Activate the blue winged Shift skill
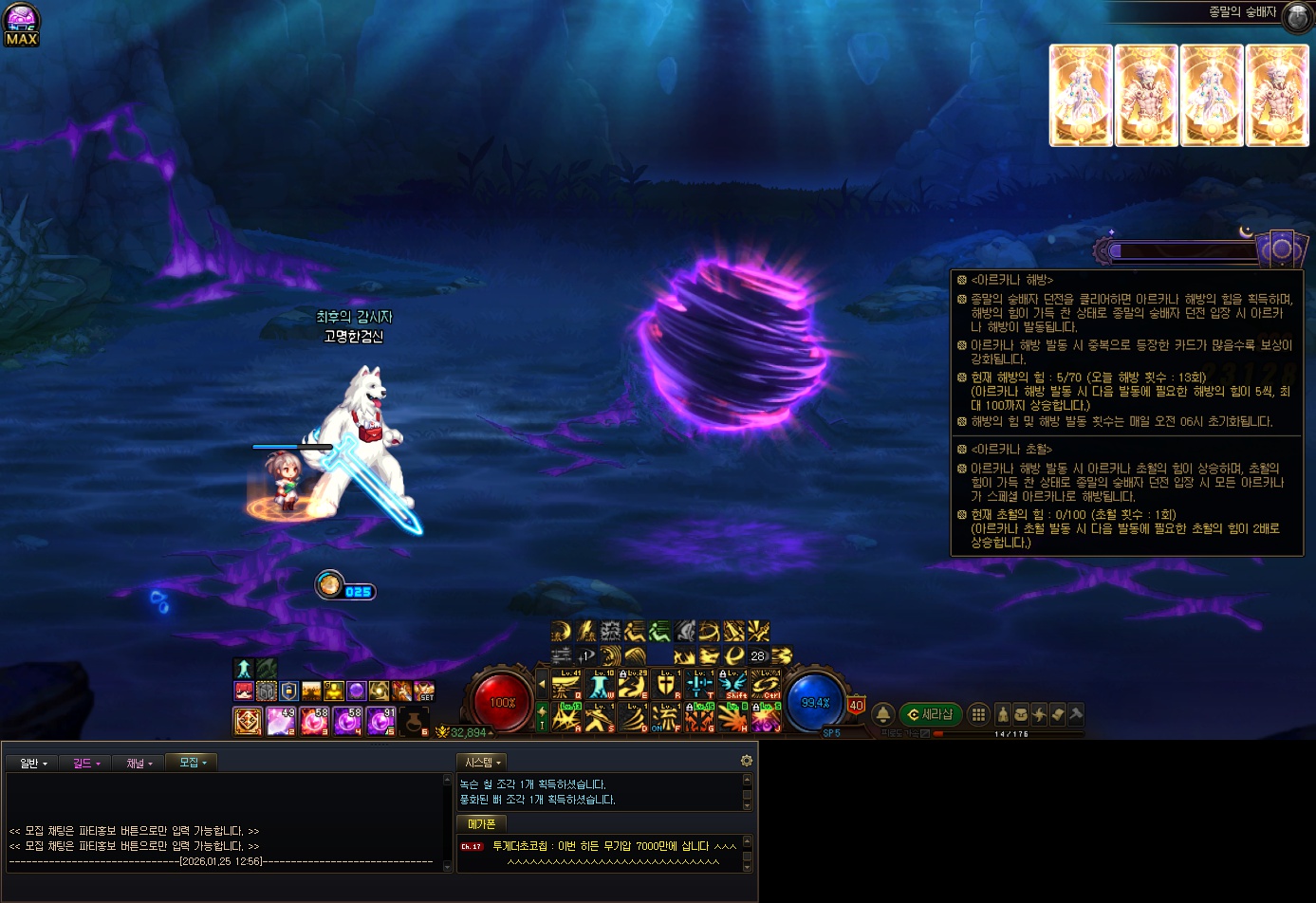The width and height of the screenshot is (1316, 903). coord(732,684)
